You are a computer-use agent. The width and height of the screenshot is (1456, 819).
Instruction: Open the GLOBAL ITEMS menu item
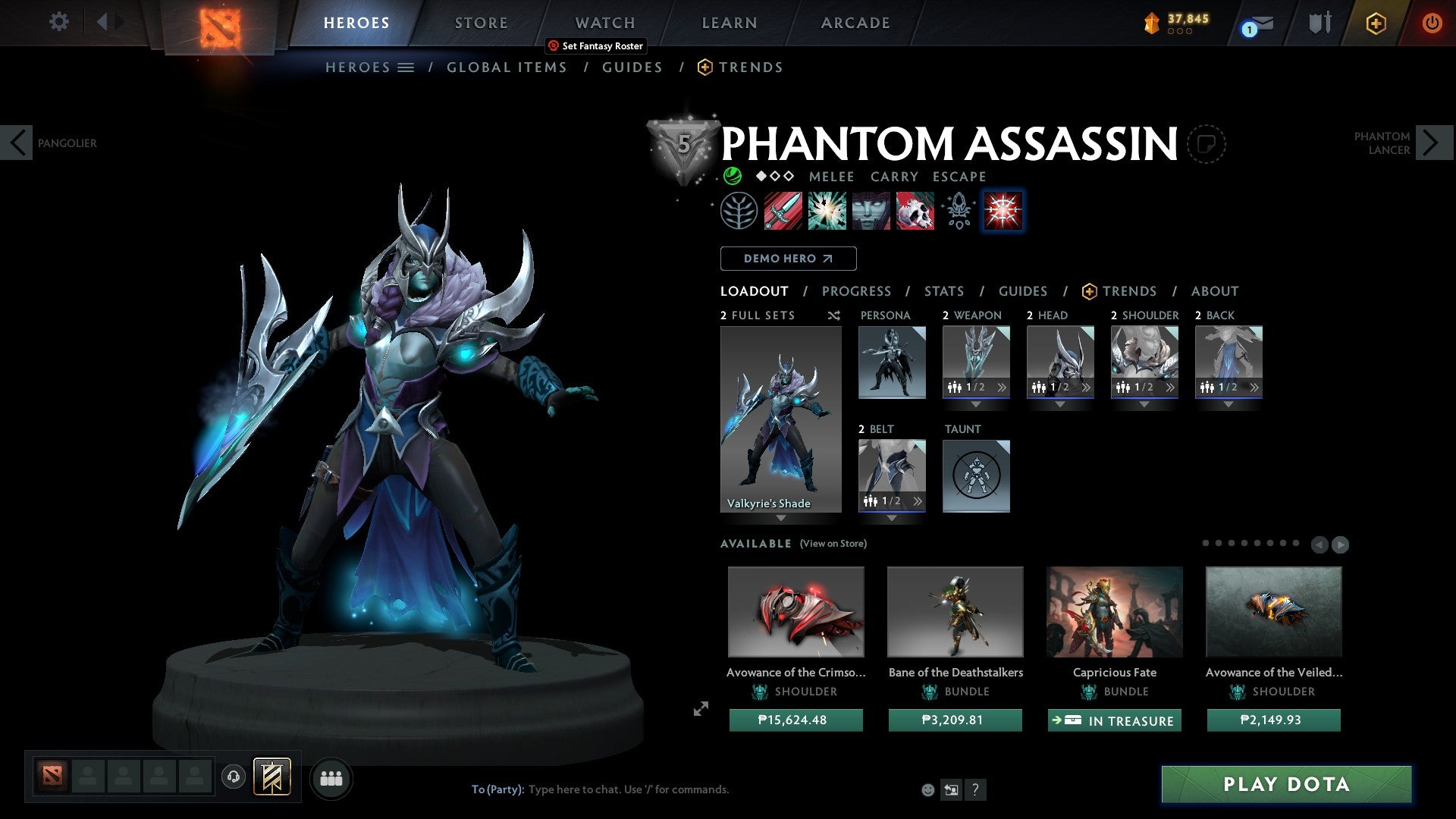pos(507,67)
